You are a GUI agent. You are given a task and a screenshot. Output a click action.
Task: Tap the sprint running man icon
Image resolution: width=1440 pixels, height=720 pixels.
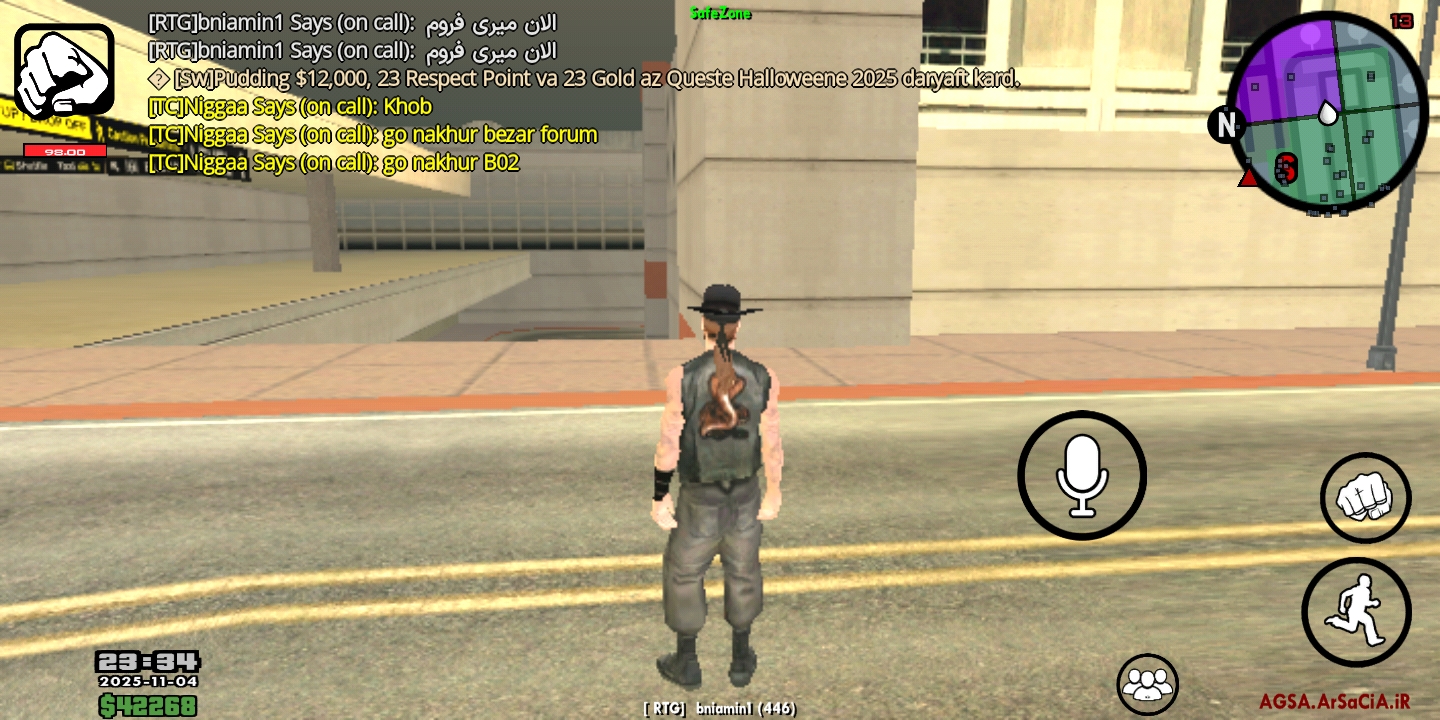click(1357, 611)
